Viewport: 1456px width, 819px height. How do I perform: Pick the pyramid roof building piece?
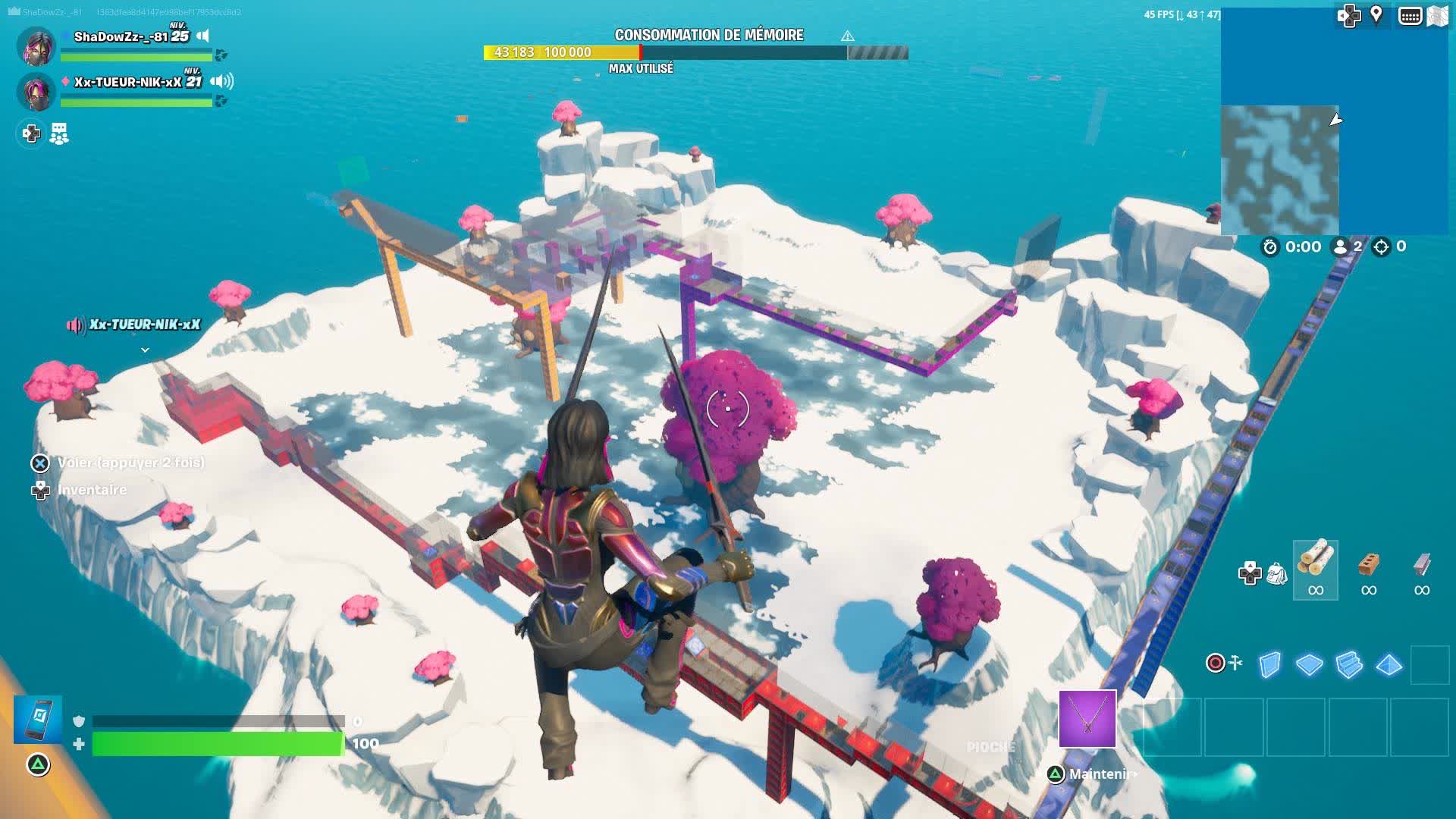1389,664
